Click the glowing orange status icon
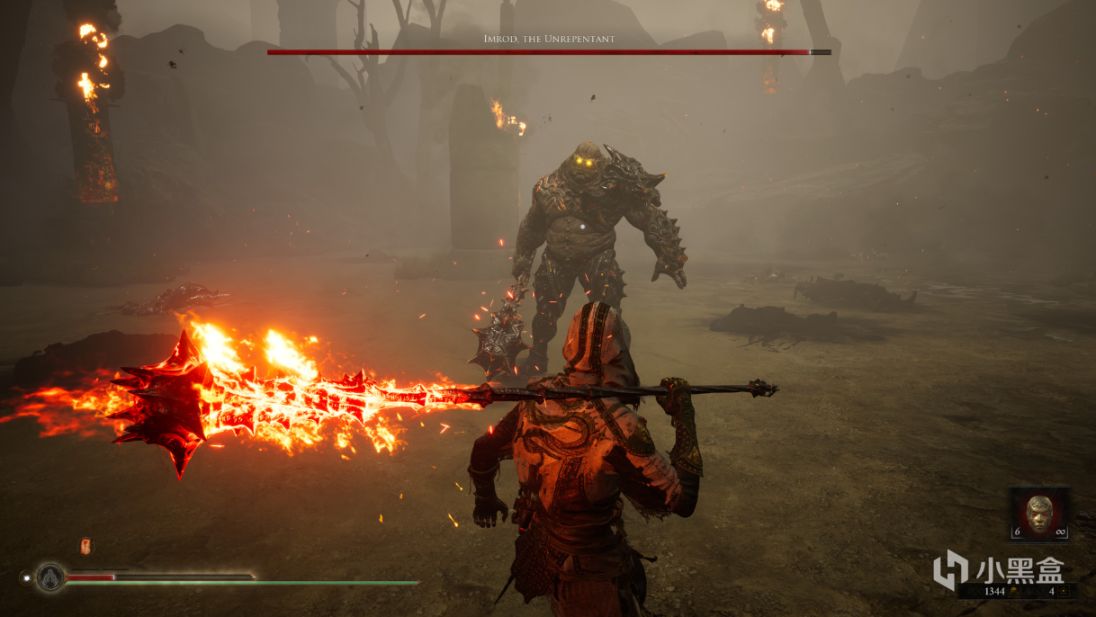The width and height of the screenshot is (1096, 617). [x=85, y=546]
